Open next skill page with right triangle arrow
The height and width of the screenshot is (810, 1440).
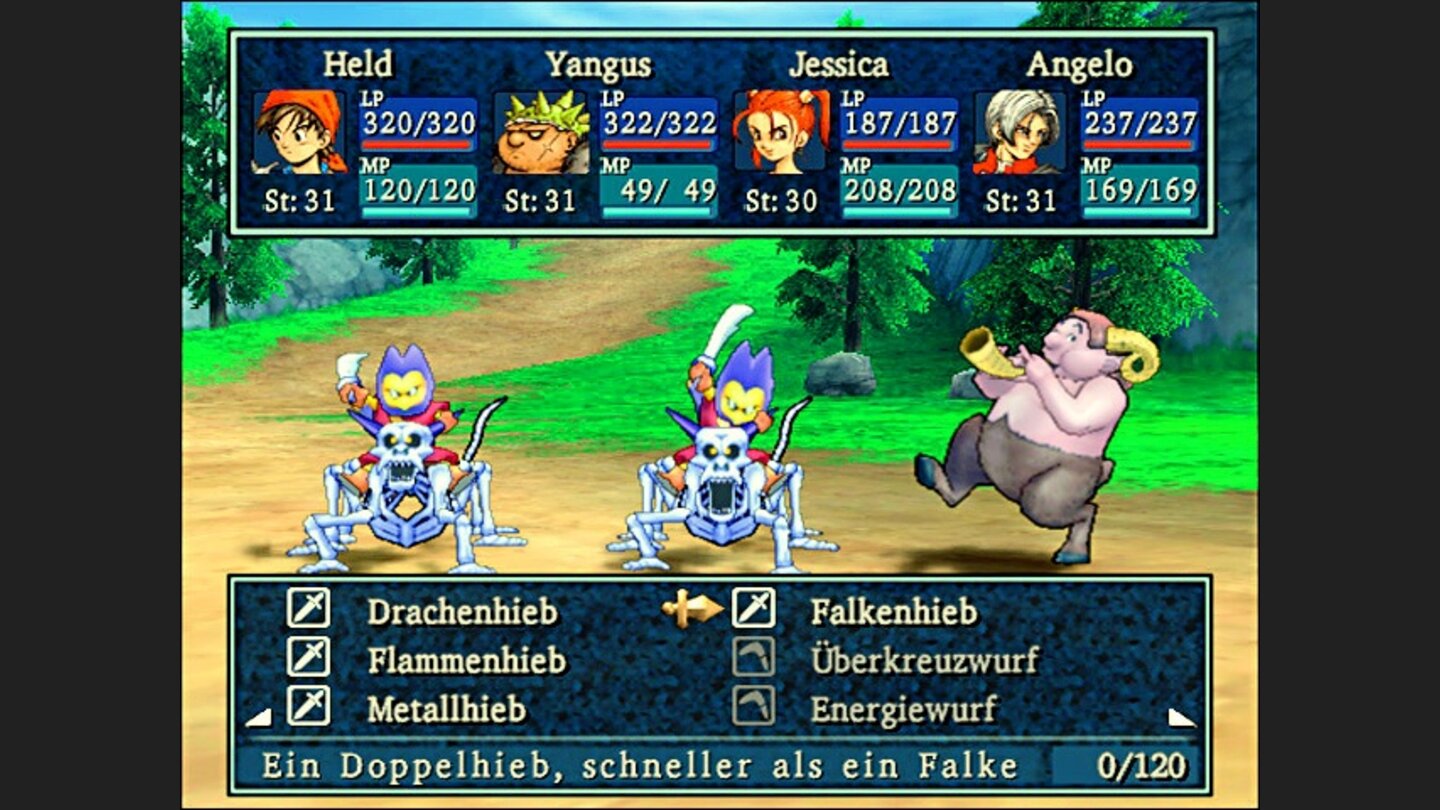click(x=1180, y=716)
